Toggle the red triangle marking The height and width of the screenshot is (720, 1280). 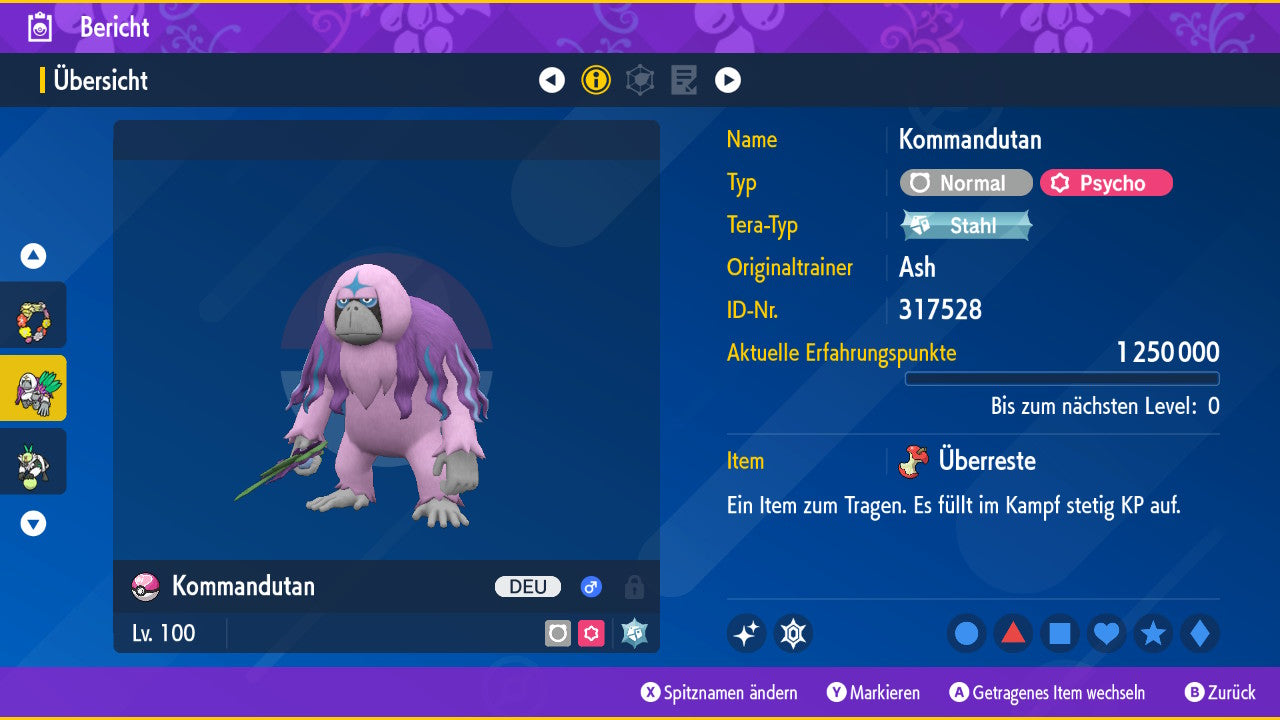coord(1013,633)
